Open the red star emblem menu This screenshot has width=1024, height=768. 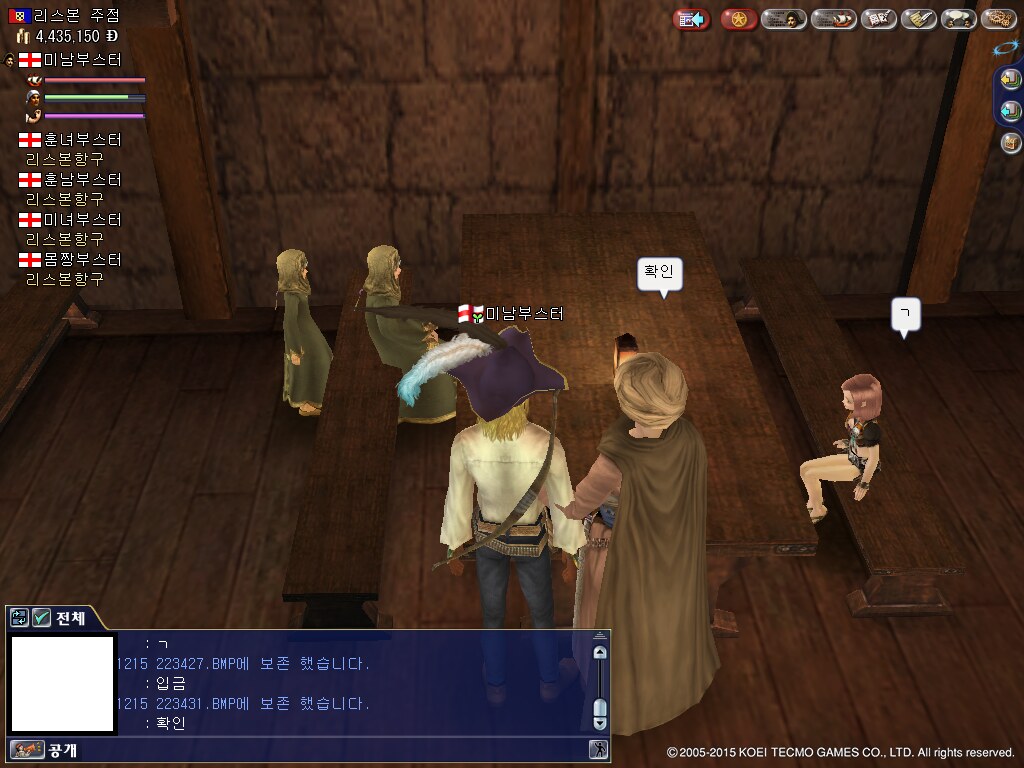coord(738,19)
